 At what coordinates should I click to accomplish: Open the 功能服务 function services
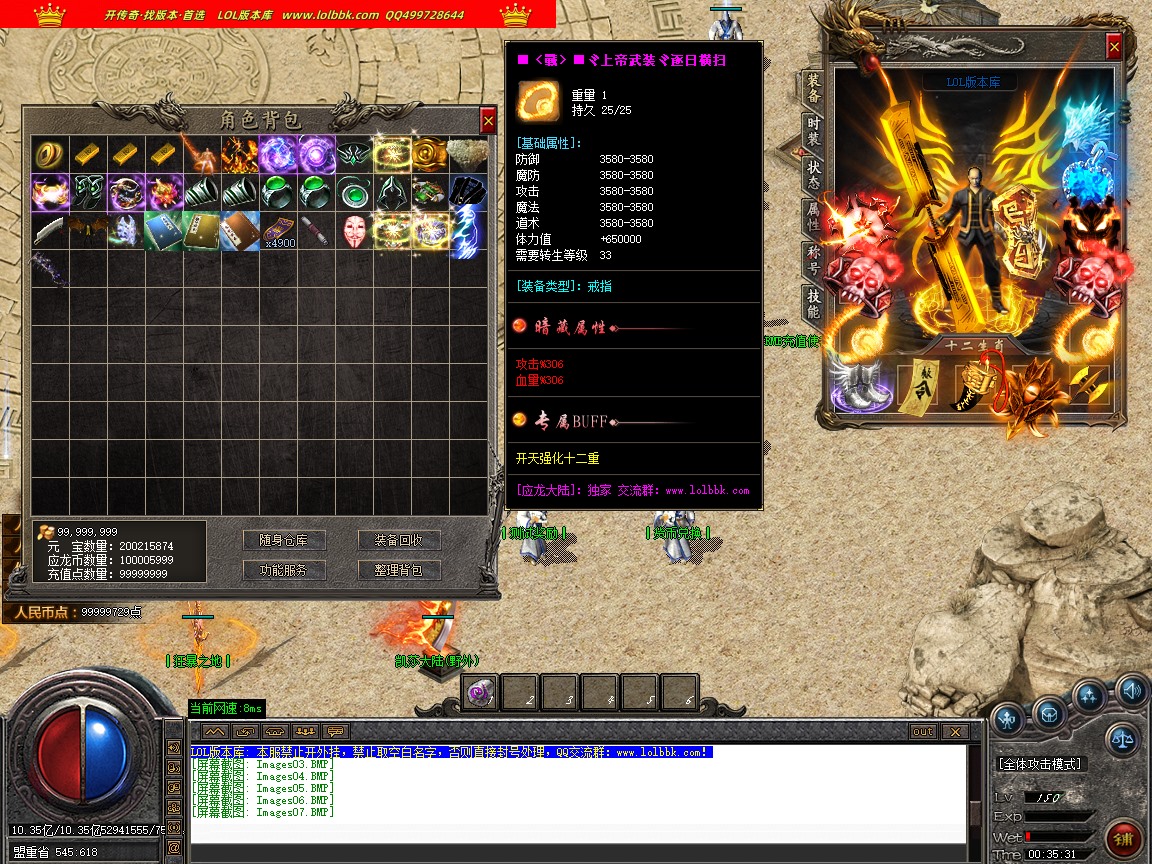(284, 570)
